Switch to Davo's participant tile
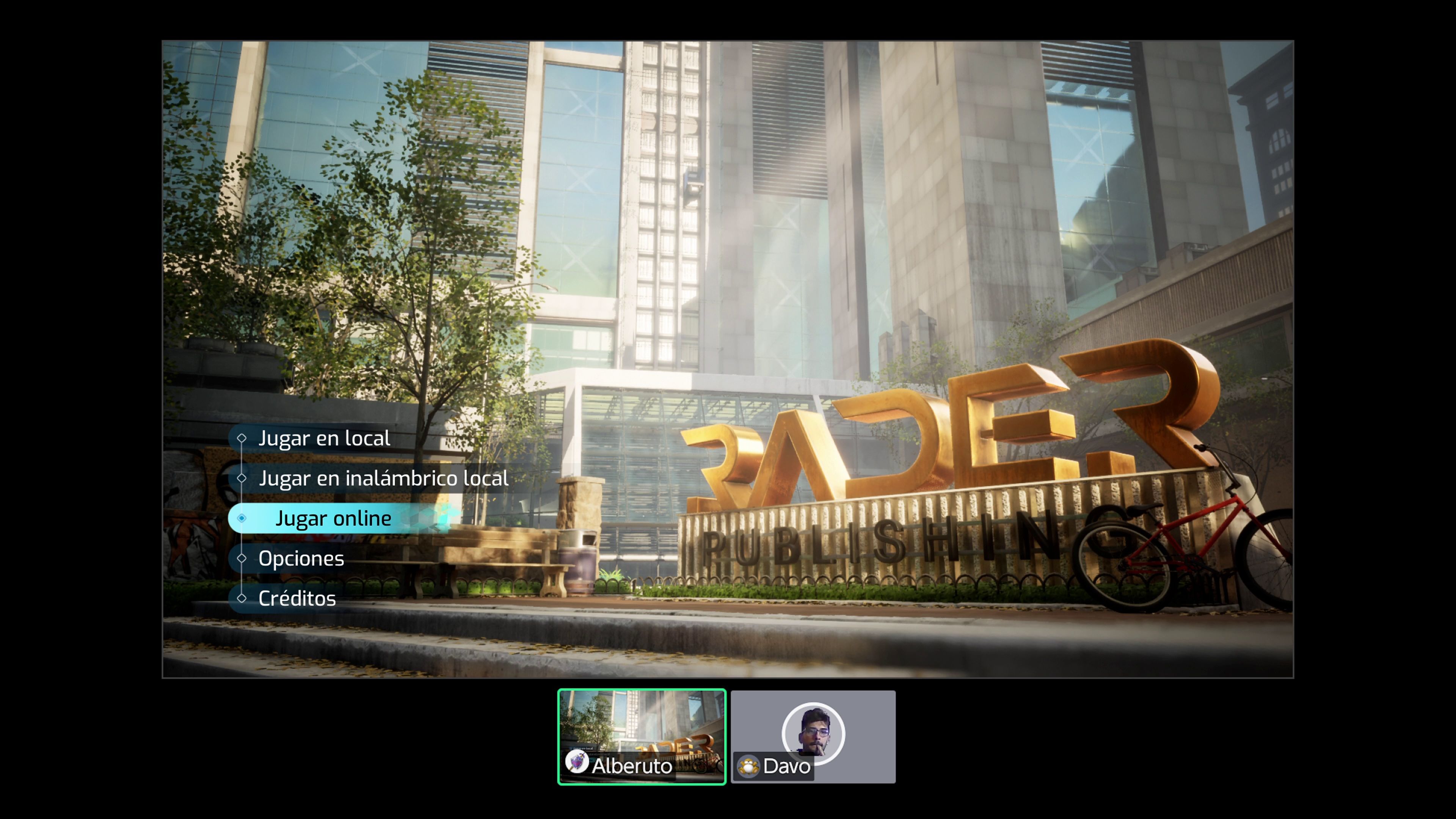1456x819 pixels. (x=813, y=736)
